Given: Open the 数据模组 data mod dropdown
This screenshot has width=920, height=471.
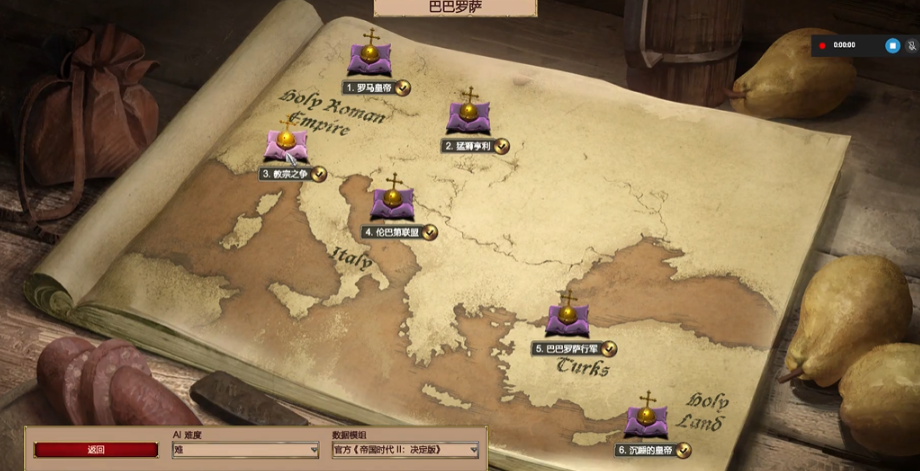Looking at the screenshot, I should [x=405, y=451].
